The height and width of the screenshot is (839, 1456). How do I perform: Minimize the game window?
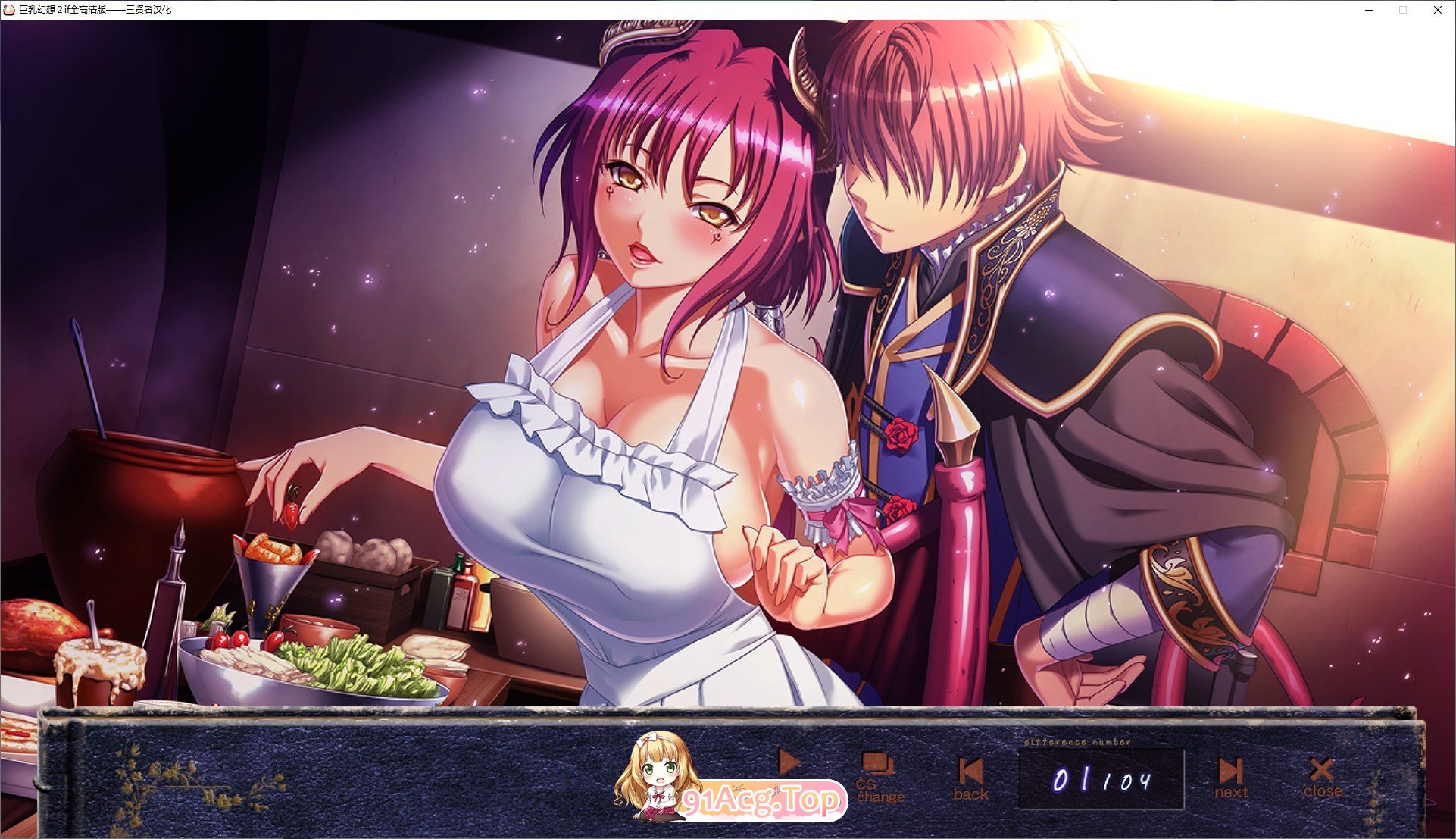point(1370,10)
